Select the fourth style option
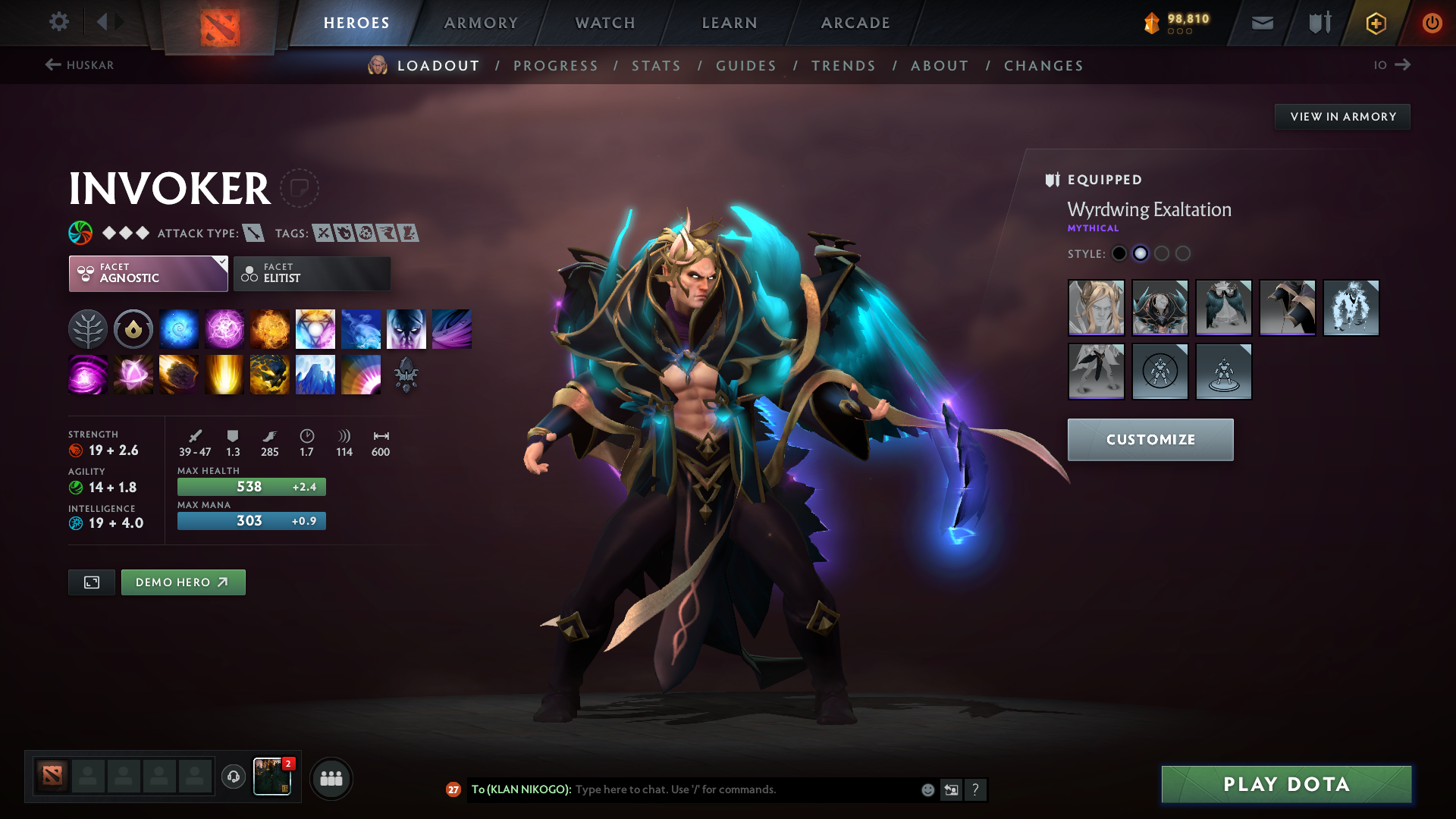The image size is (1456, 819). click(x=1183, y=254)
